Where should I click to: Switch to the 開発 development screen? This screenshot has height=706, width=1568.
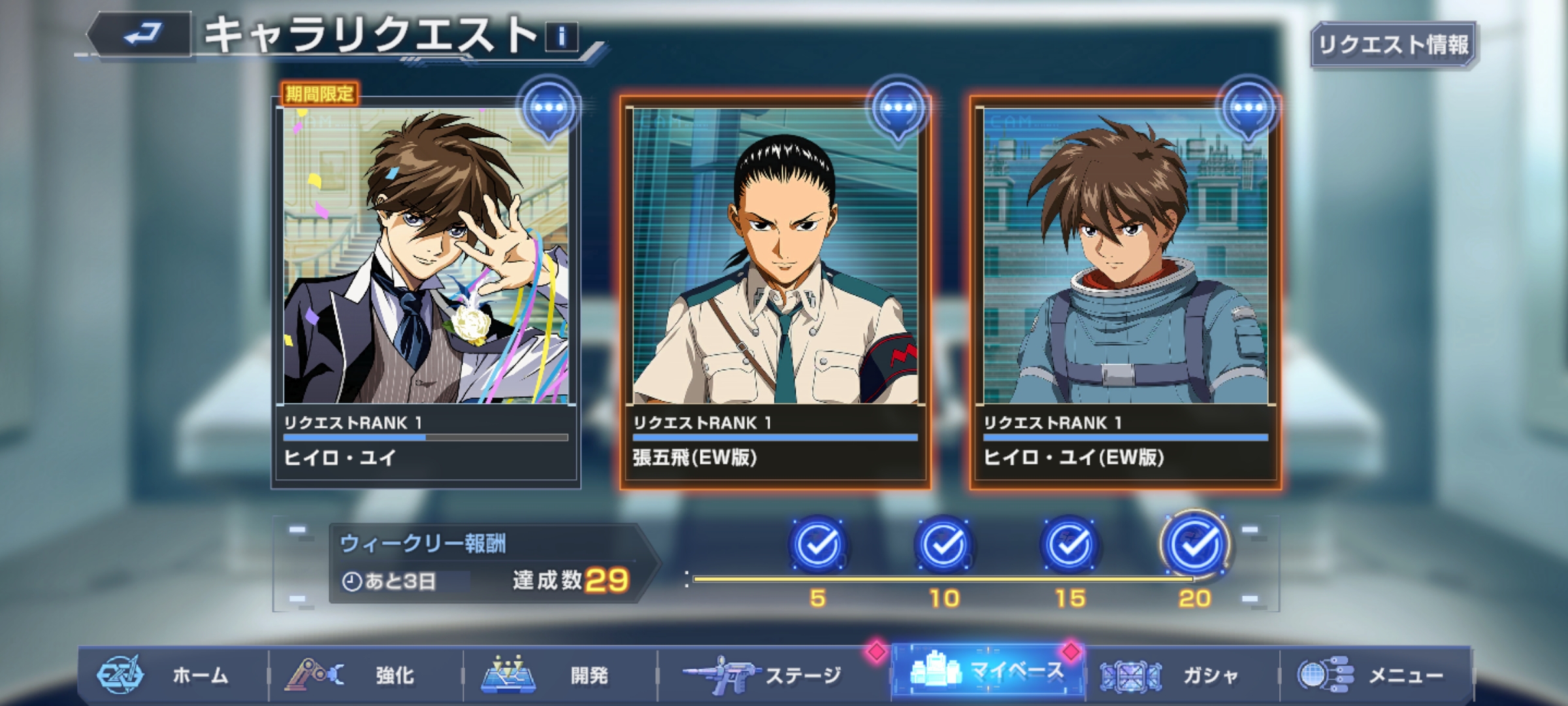click(559, 675)
